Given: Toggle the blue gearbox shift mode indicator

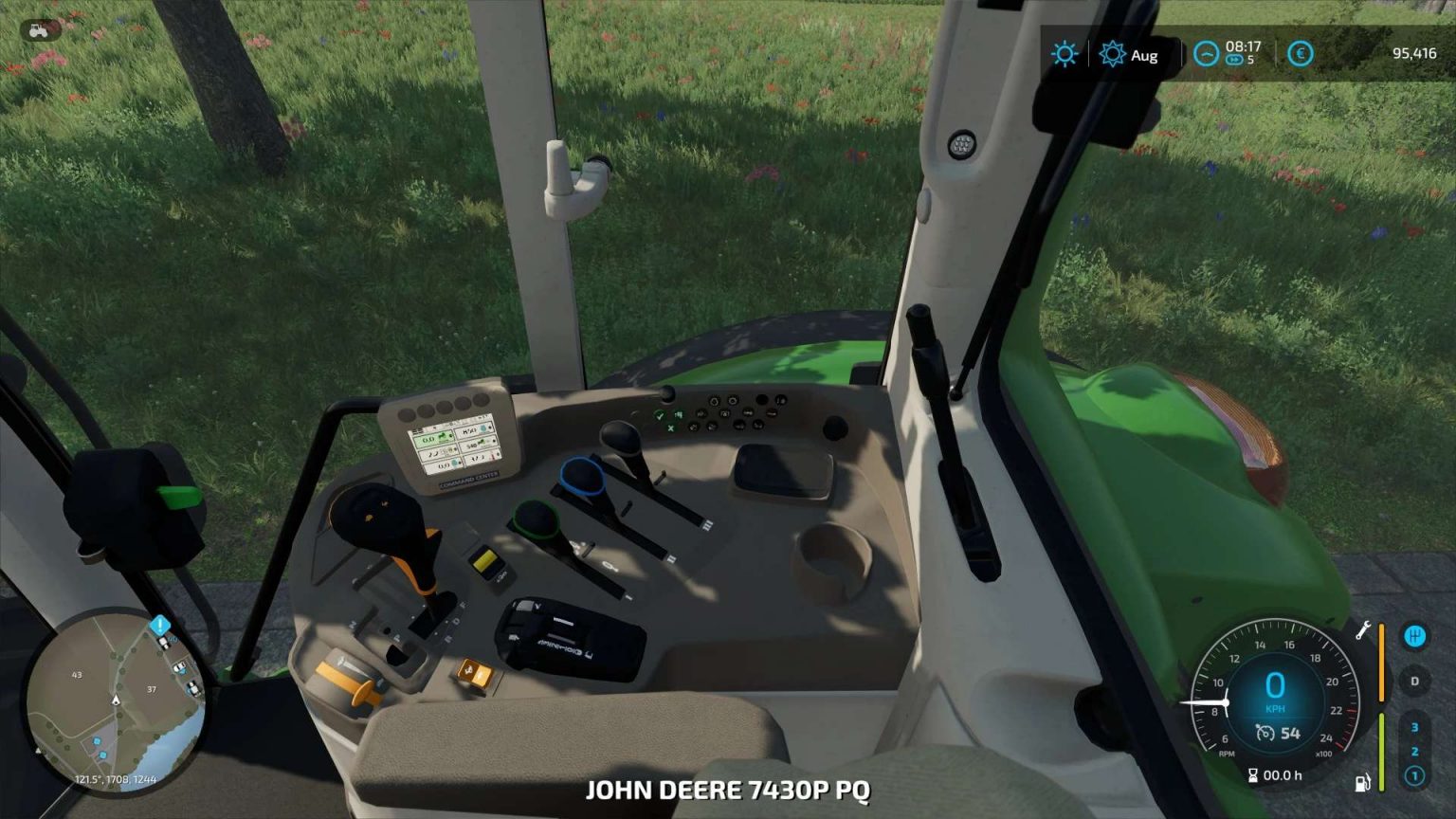Looking at the screenshot, I should coord(1415,635).
